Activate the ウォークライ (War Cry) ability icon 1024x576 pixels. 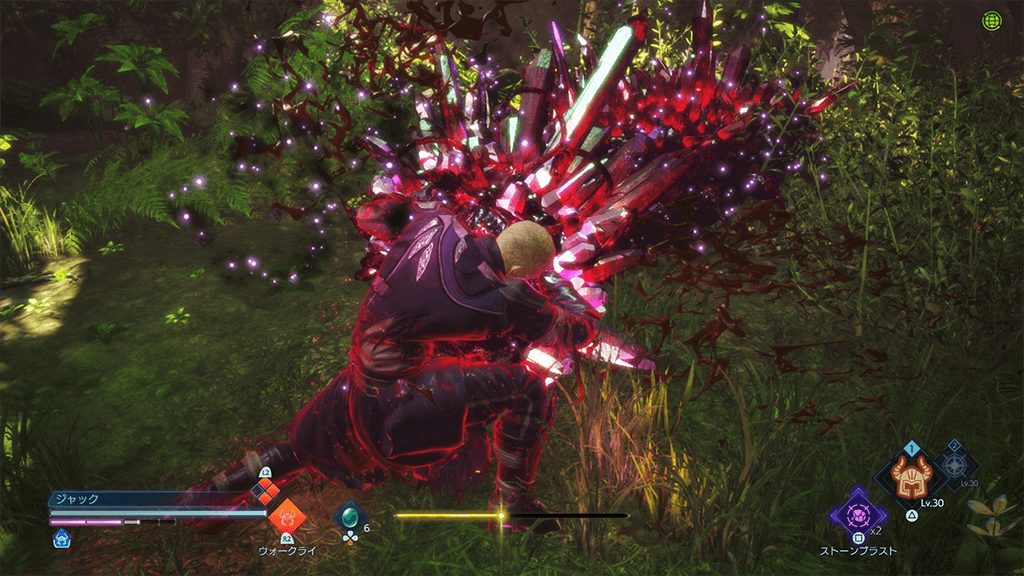click(287, 516)
